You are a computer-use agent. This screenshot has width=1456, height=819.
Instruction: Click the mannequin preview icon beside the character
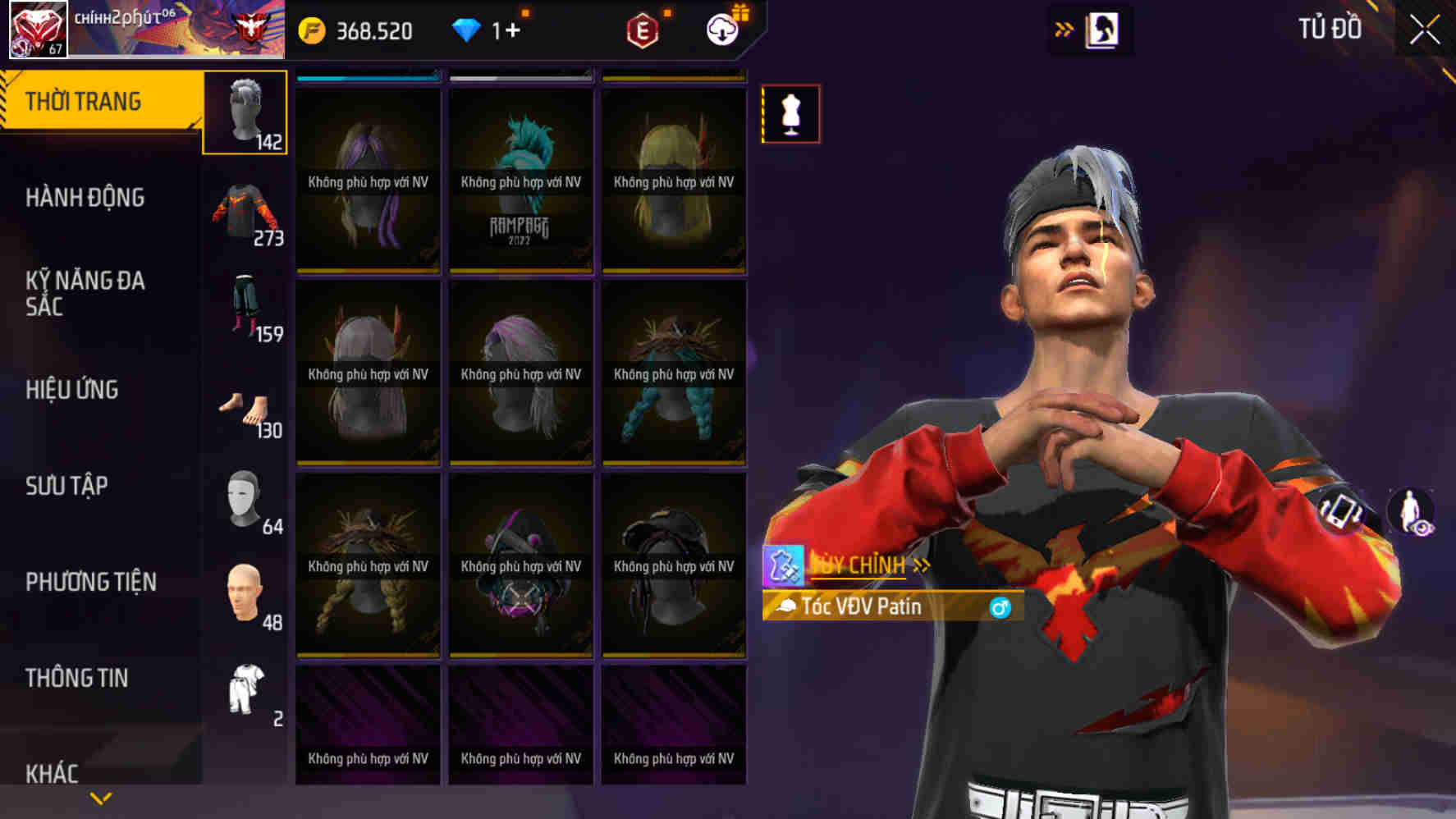(x=790, y=114)
